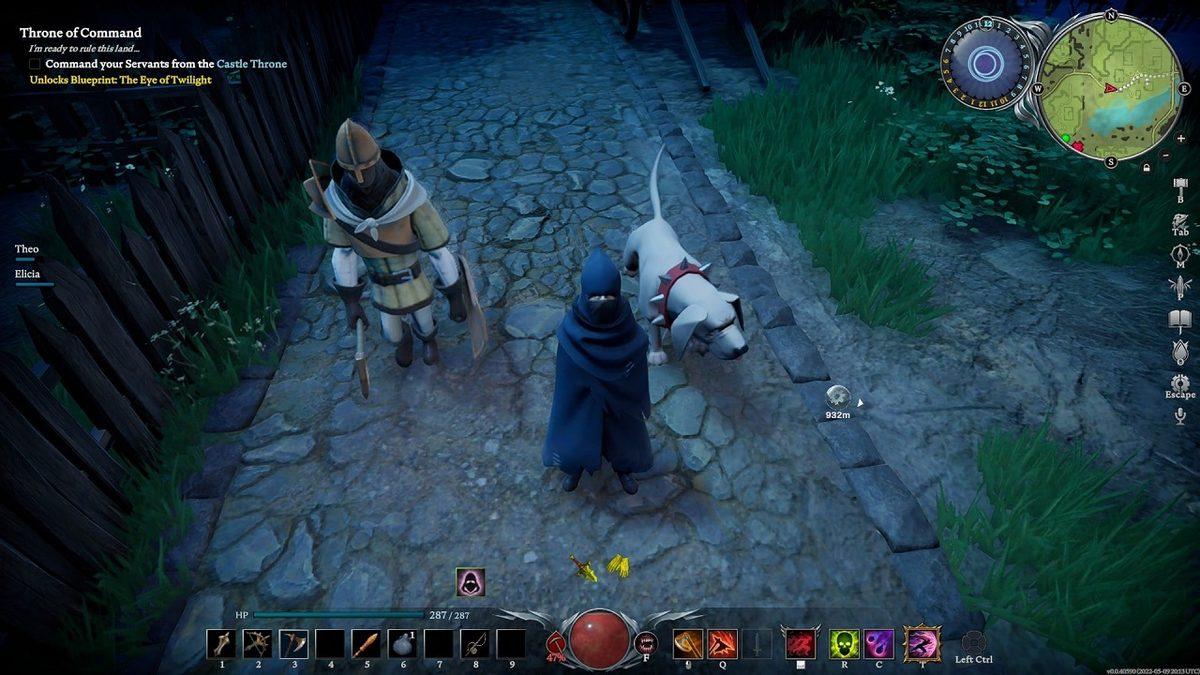1200x675 pixels.
Task: Open the world map compass icon
Action: tap(1180, 254)
